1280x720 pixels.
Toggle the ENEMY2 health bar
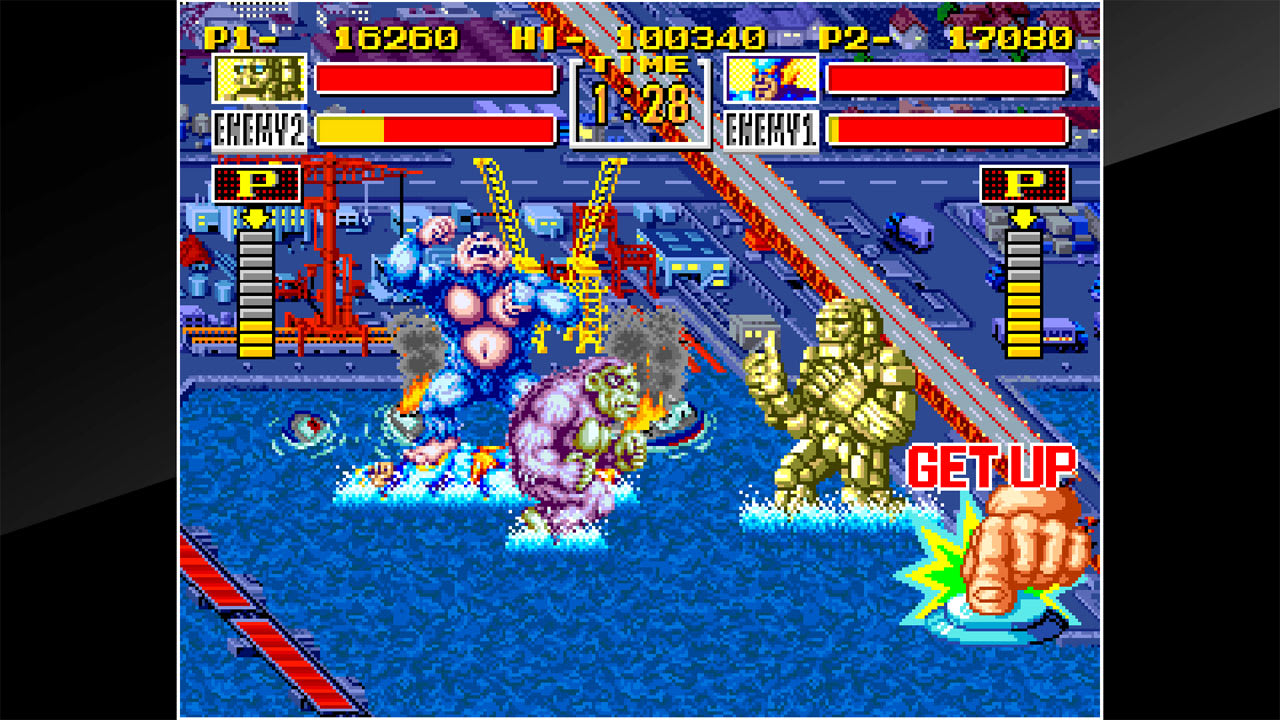[437, 128]
